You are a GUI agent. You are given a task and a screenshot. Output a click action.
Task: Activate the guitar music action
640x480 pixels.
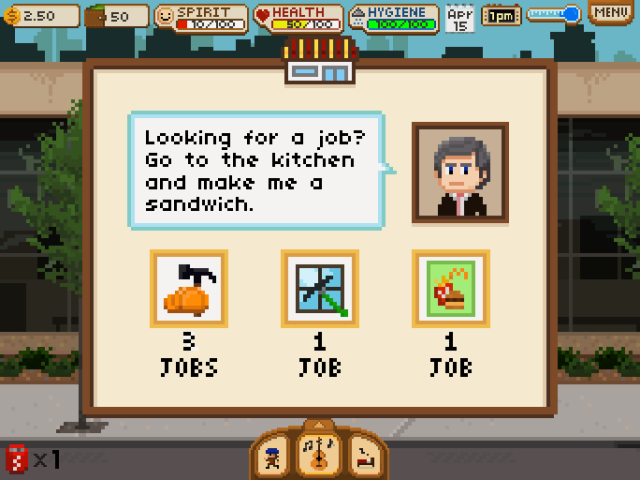318,456
